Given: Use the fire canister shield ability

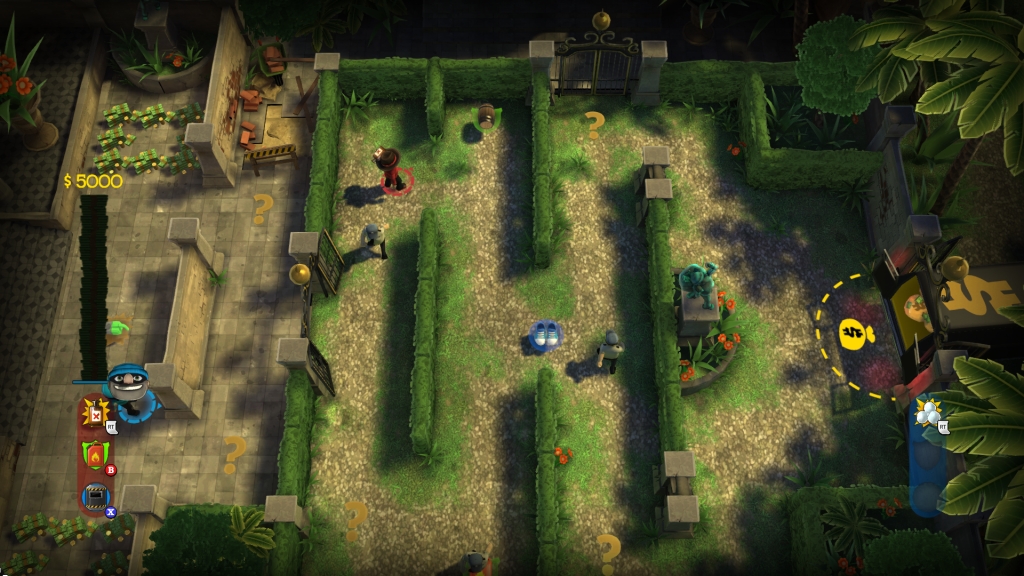Looking at the screenshot, I should point(95,455).
